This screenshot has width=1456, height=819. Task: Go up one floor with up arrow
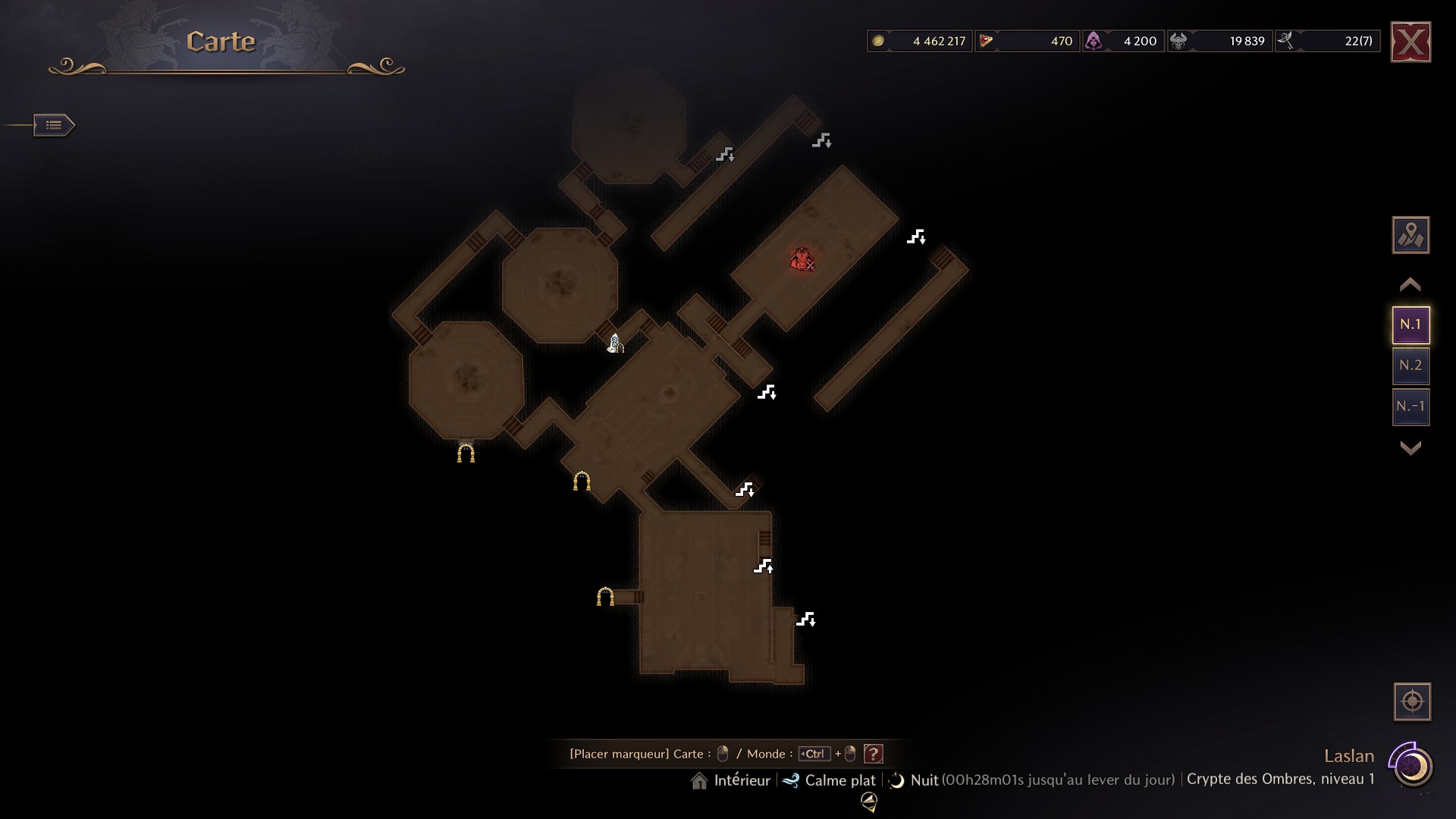click(1410, 285)
